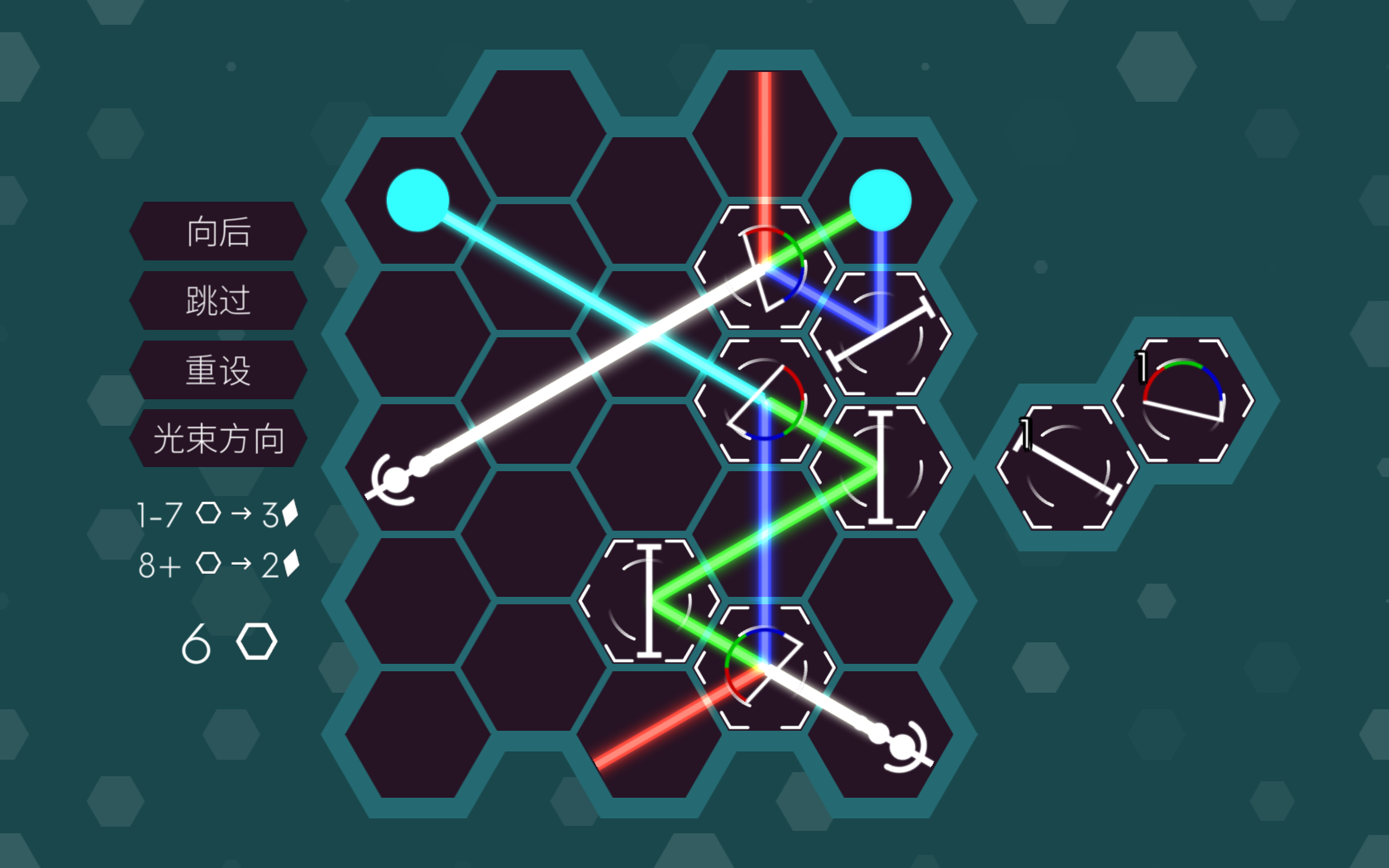Skip the level with 跳过
This screenshot has height=868, width=1389.
(218, 300)
